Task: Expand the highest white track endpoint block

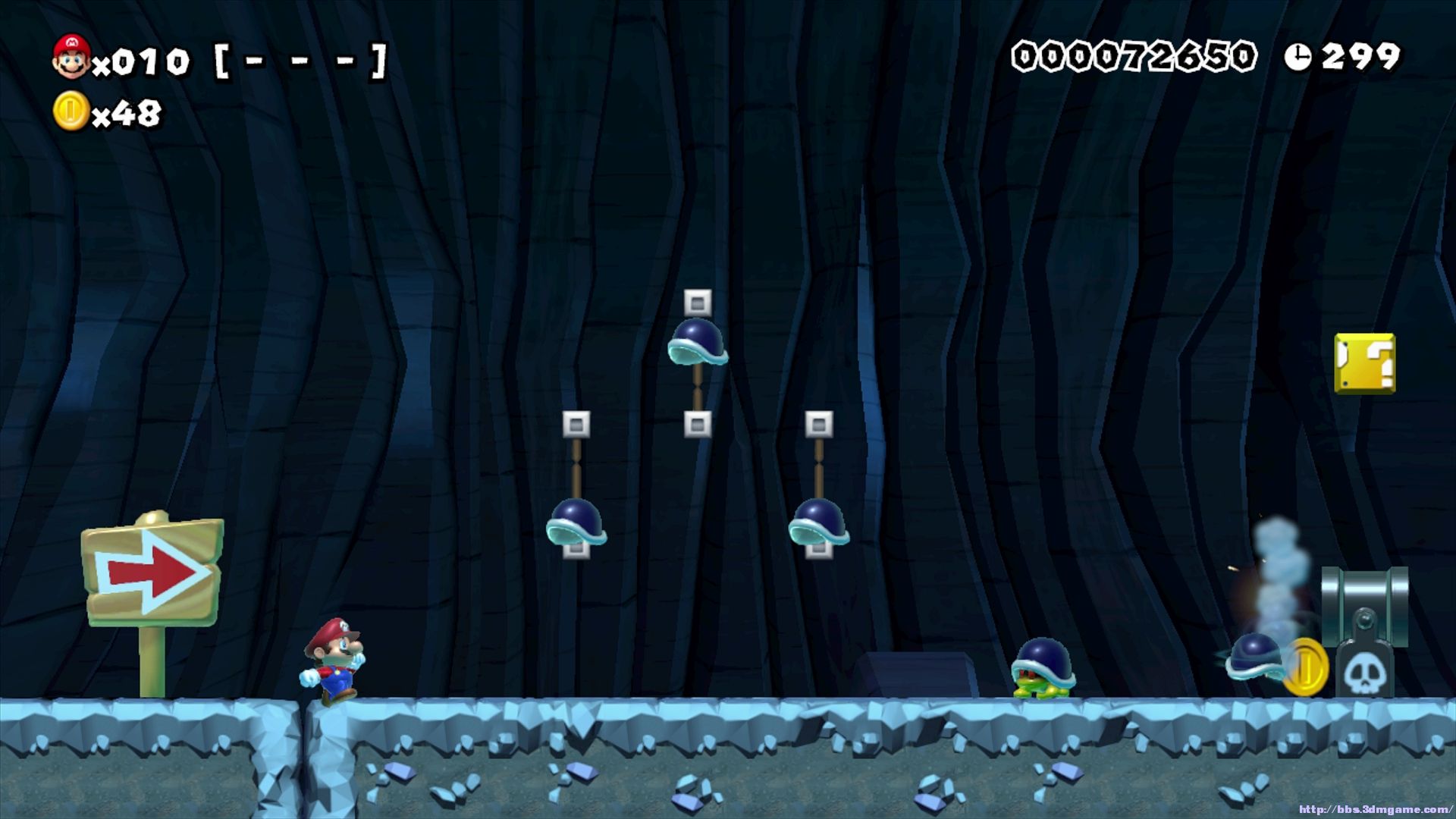Action: pos(698,303)
